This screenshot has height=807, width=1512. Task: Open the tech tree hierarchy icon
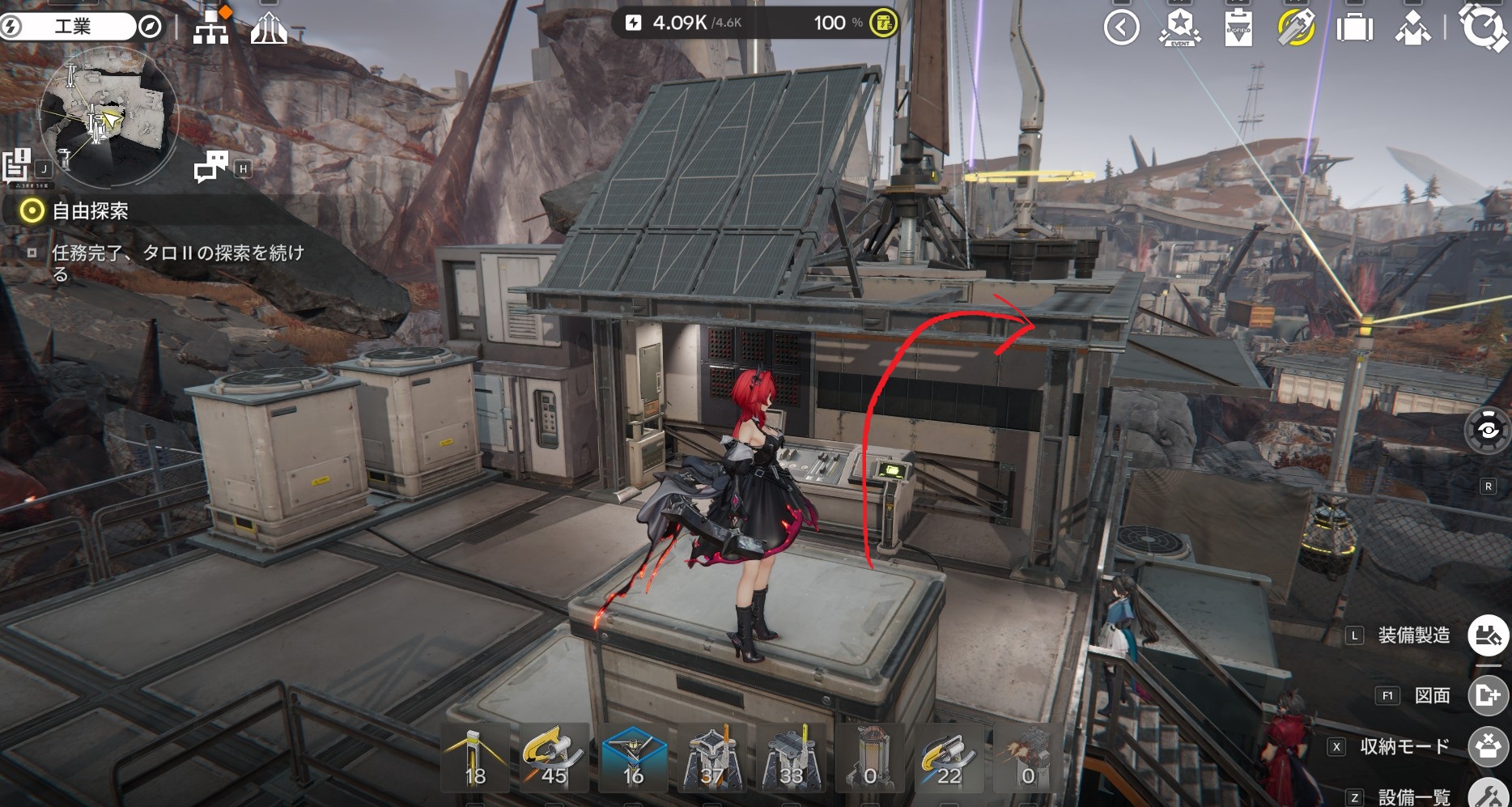[211, 28]
